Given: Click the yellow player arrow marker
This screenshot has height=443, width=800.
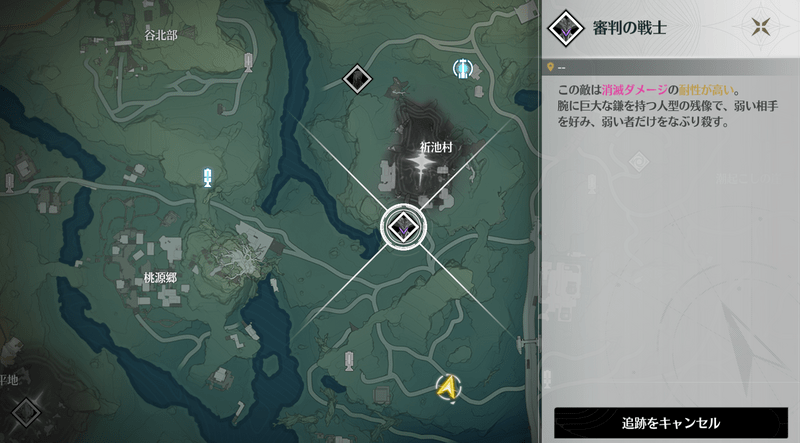Looking at the screenshot, I should 449,385.
